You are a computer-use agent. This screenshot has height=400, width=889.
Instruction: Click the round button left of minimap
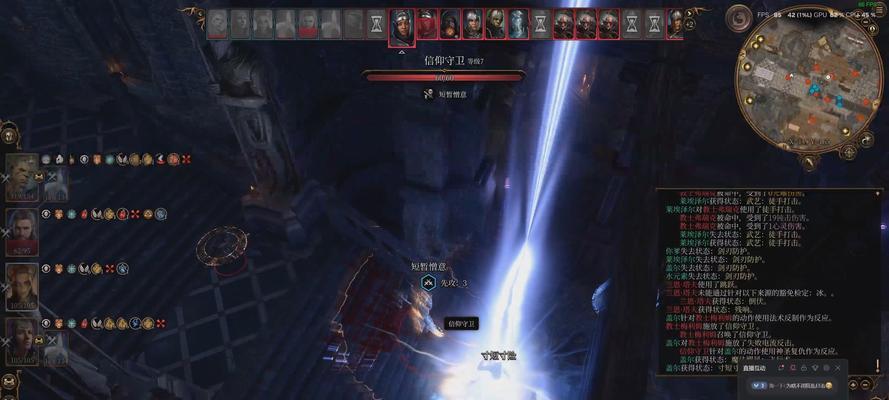tap(739, 18)
